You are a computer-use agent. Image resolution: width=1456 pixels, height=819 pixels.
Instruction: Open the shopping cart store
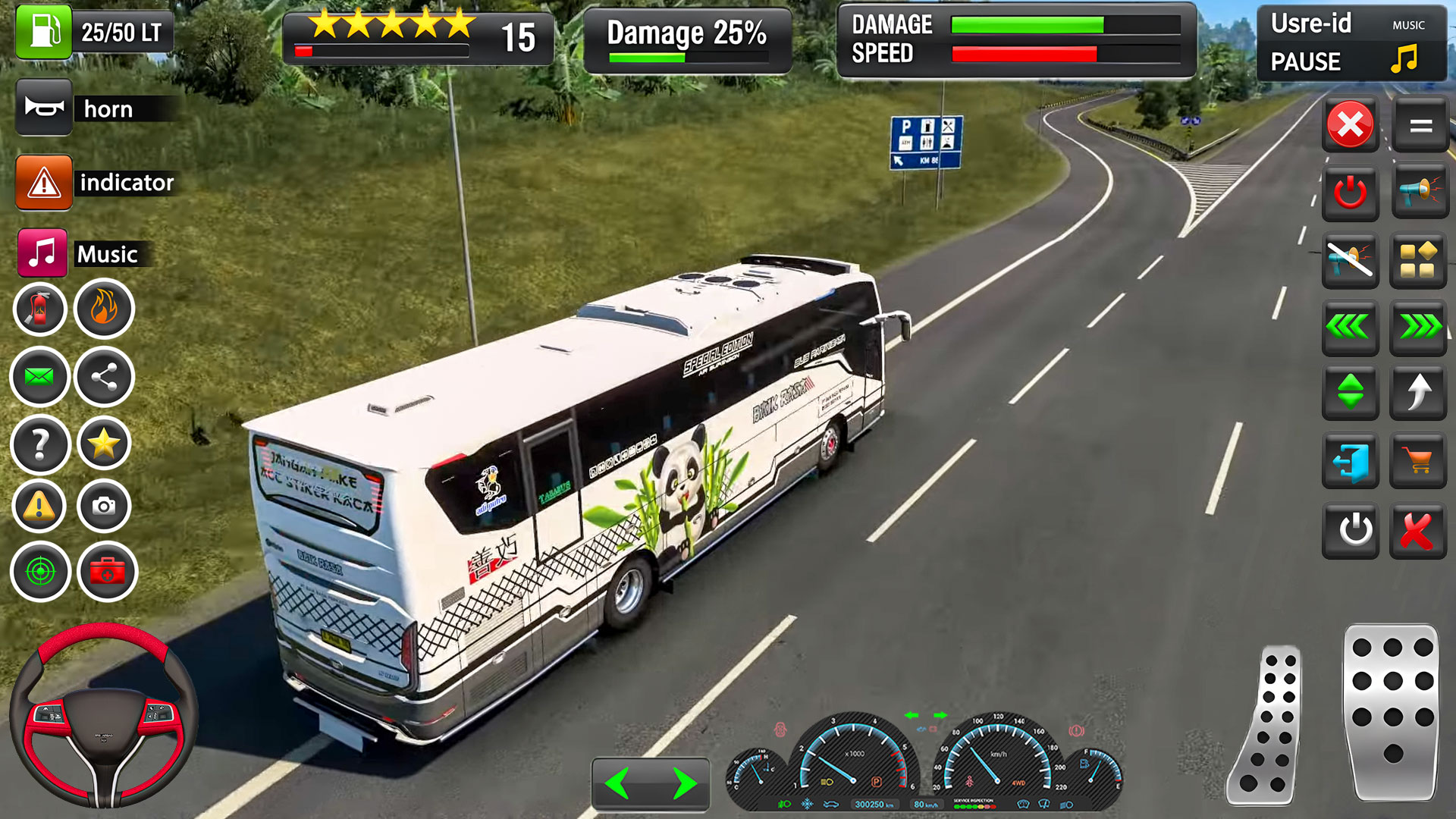(1417, 460)
